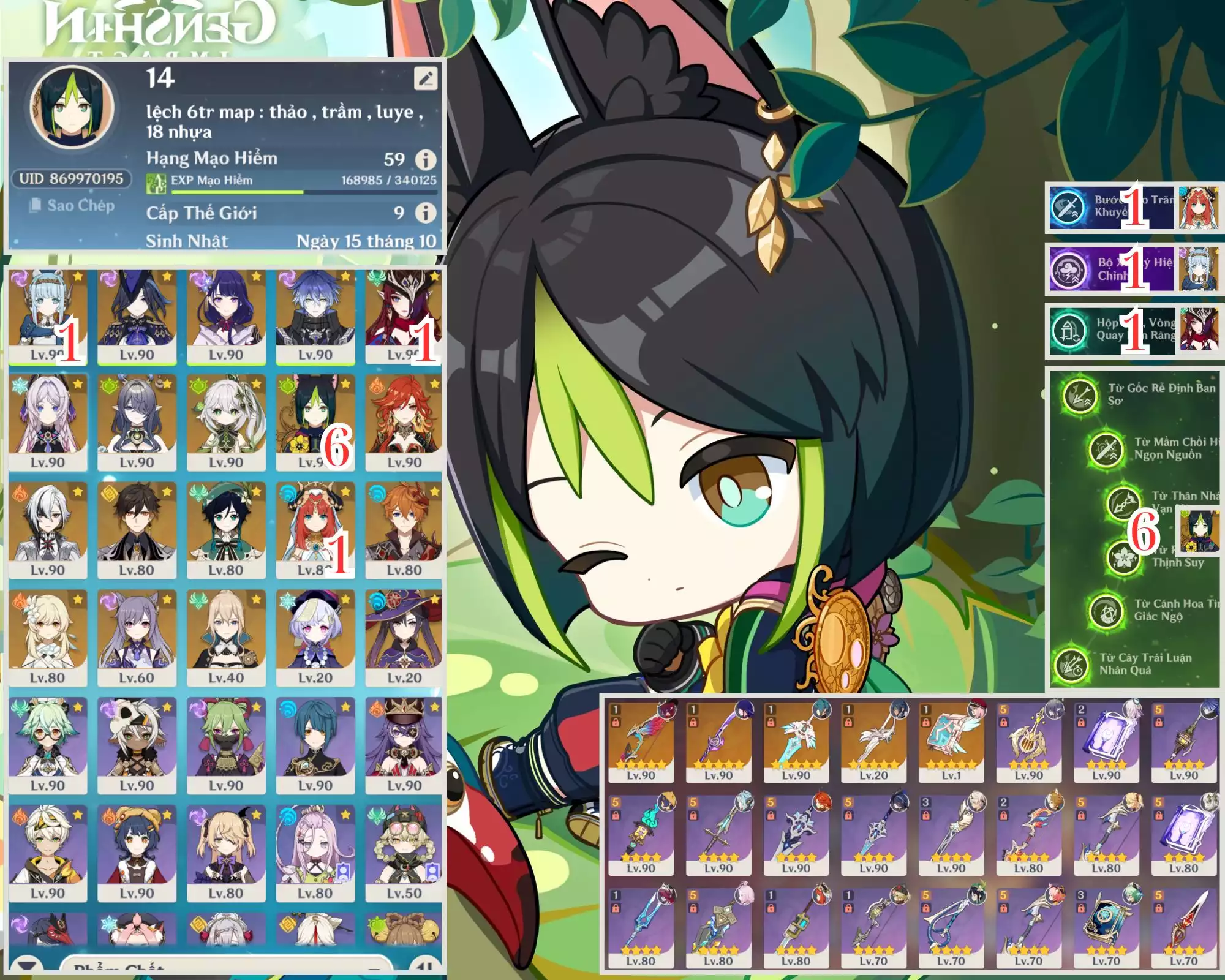Screen dimensions: 1225x980
Task: Select the Tighnari profile avatar
Action: [x=72, y=107]
